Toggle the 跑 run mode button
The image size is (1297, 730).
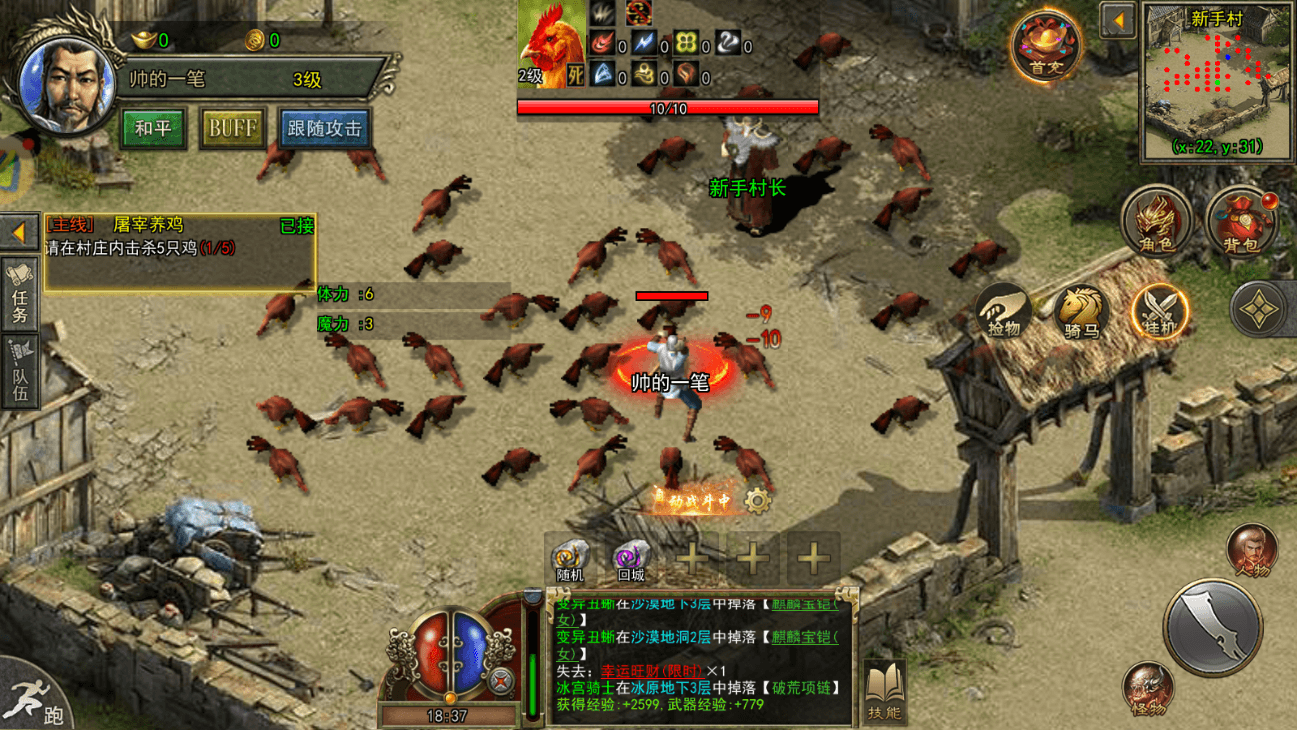38,700
